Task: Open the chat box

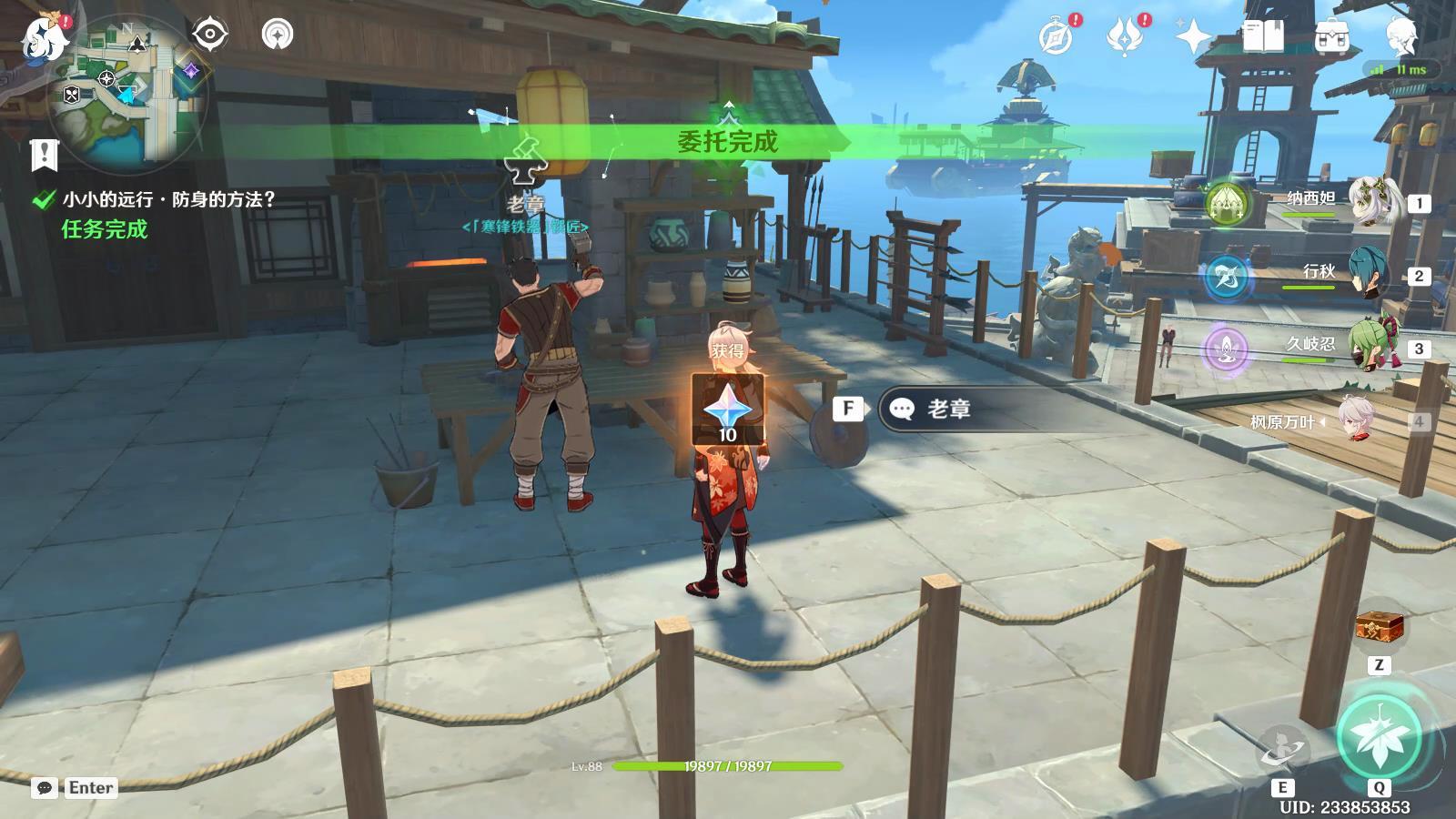Action: coord(45,788)
